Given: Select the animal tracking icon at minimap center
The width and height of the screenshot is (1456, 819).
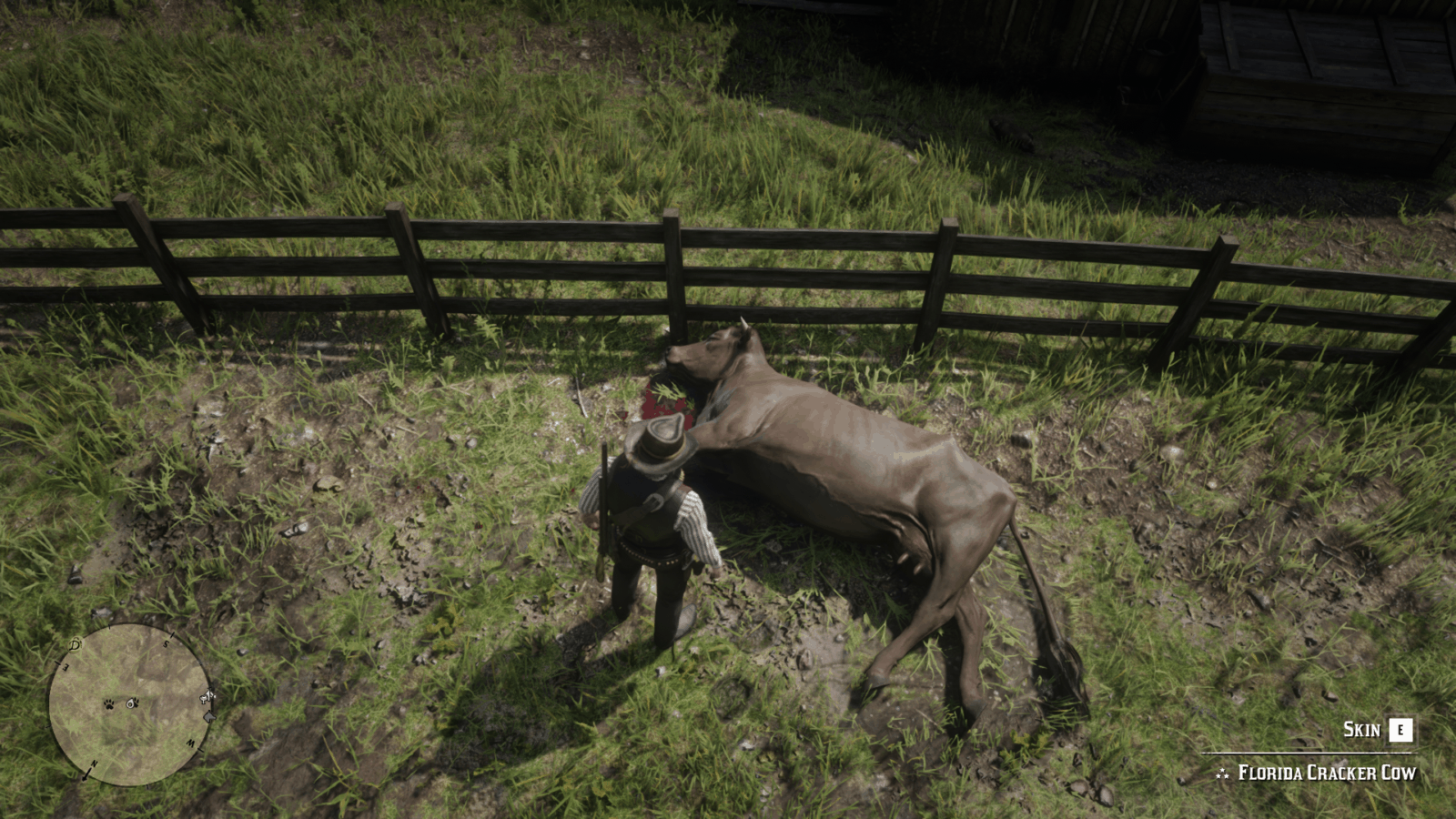Looking at the screenshot, I should tap(132, 704).
